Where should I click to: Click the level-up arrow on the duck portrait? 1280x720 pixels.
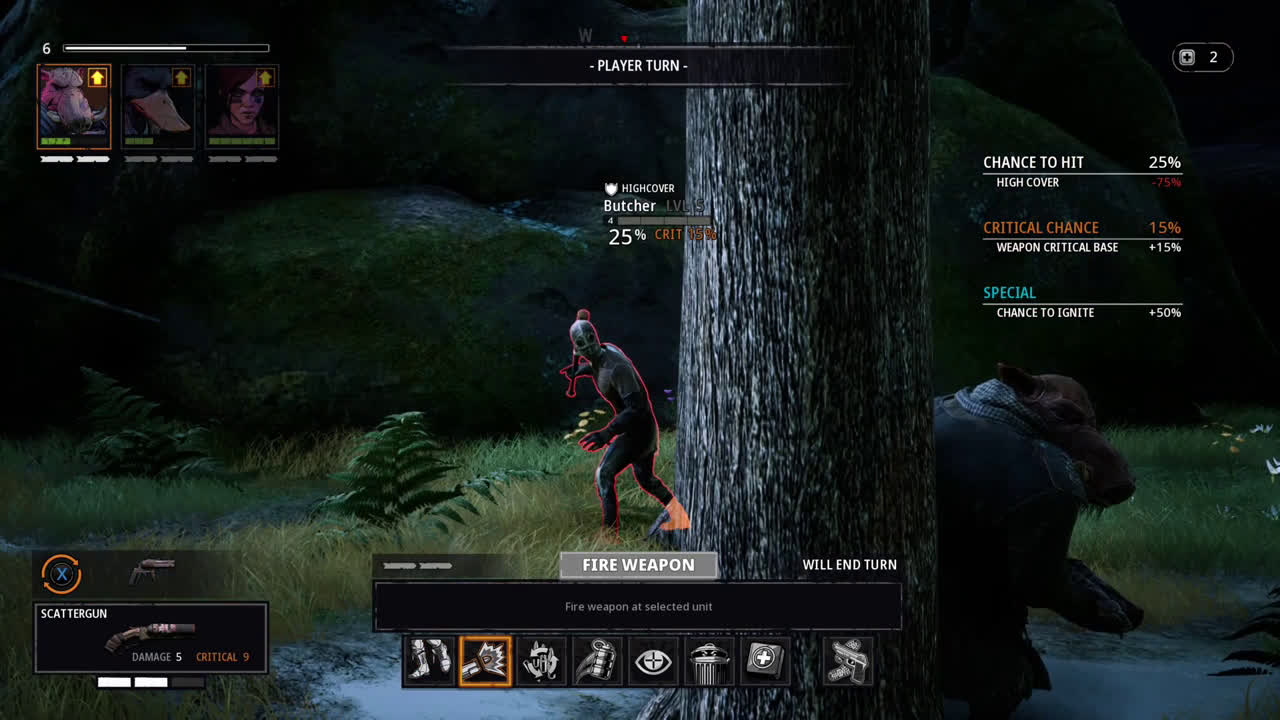(181, 77)
